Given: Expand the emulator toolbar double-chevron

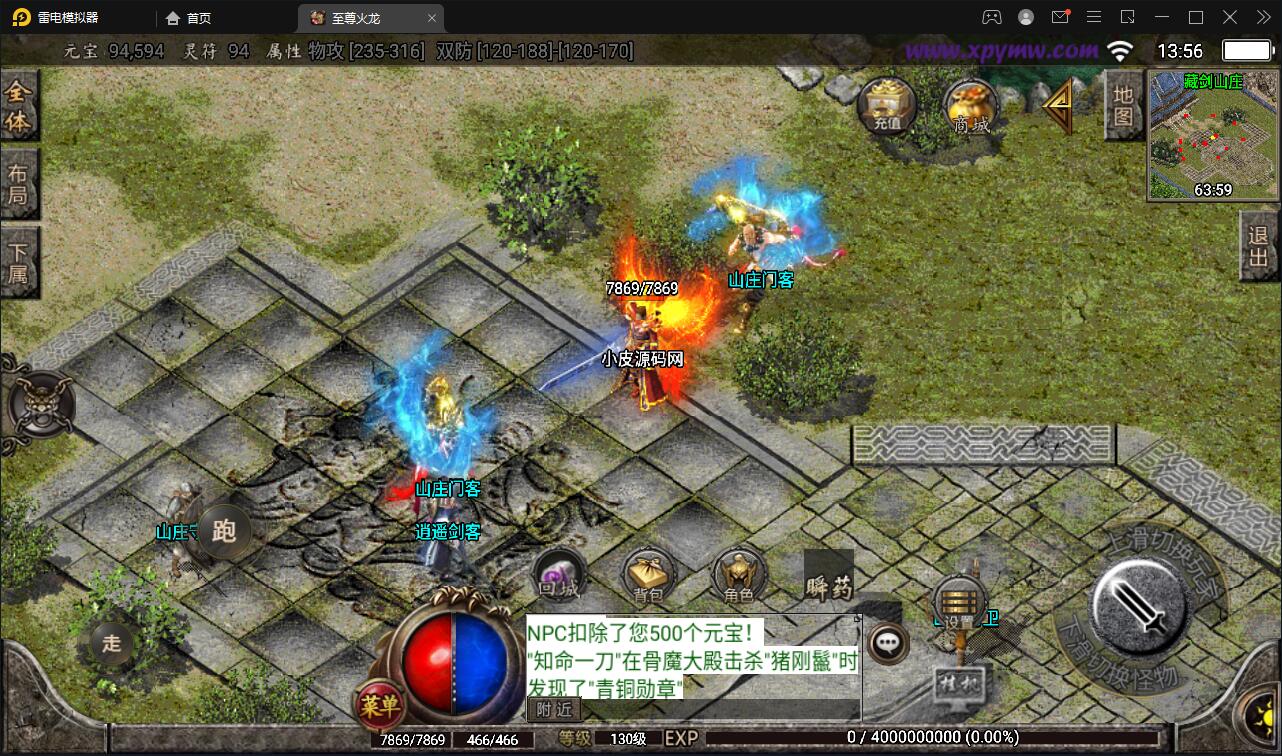Looking at the screenshot, I should pyautogui.click(x=1262, y=17).
